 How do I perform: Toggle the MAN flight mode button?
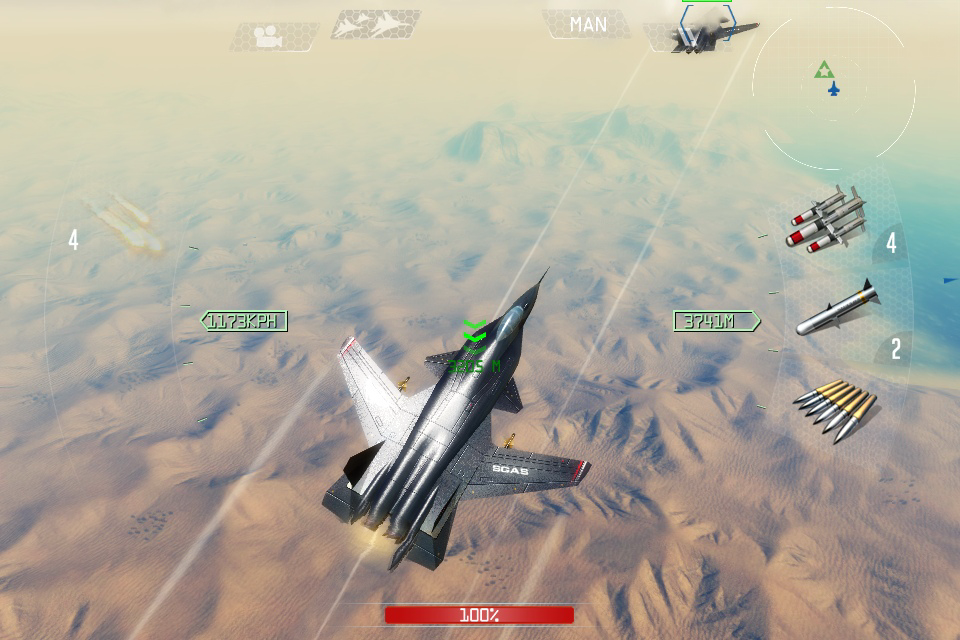pyautogui.click(x=588, y=25)
